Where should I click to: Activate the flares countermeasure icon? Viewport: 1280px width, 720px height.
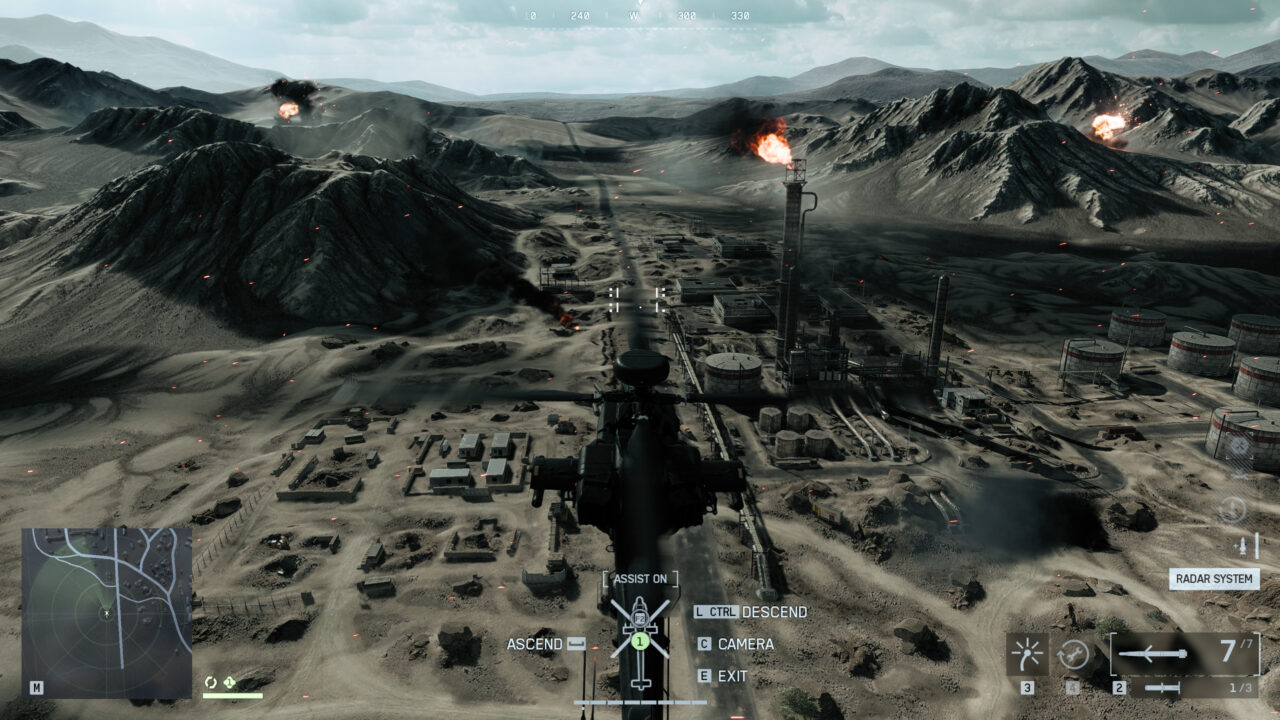click(1027, 654)
